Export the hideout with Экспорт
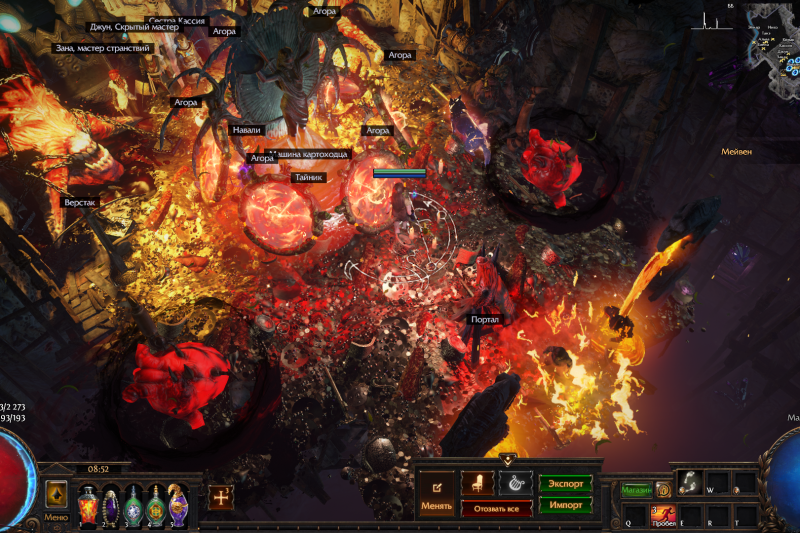Image resolution: width=800 pixels, height=533 pixels. tap(565, 482)
